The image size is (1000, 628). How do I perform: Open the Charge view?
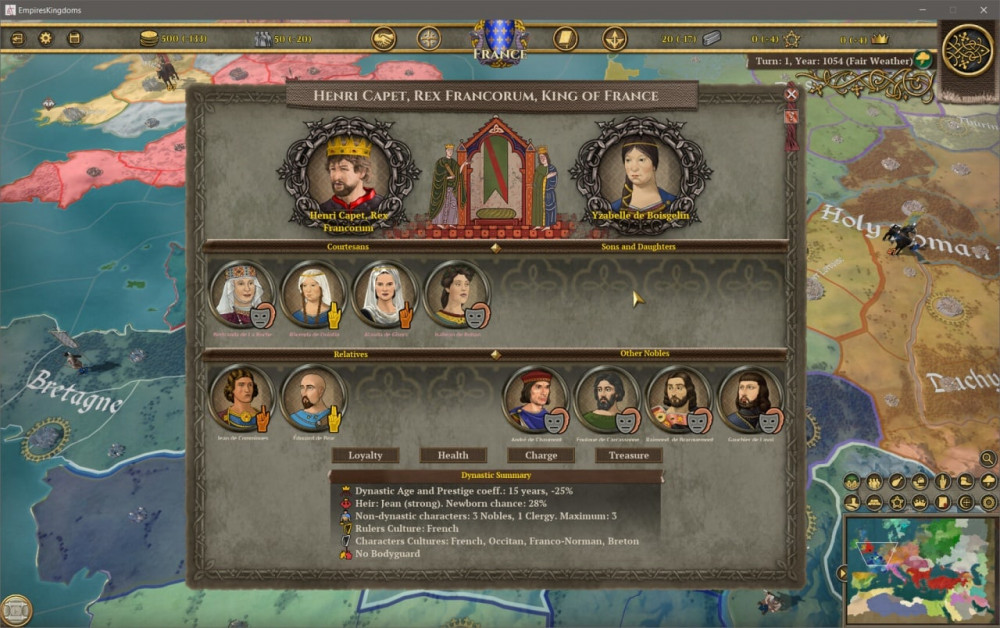(541, 455)
